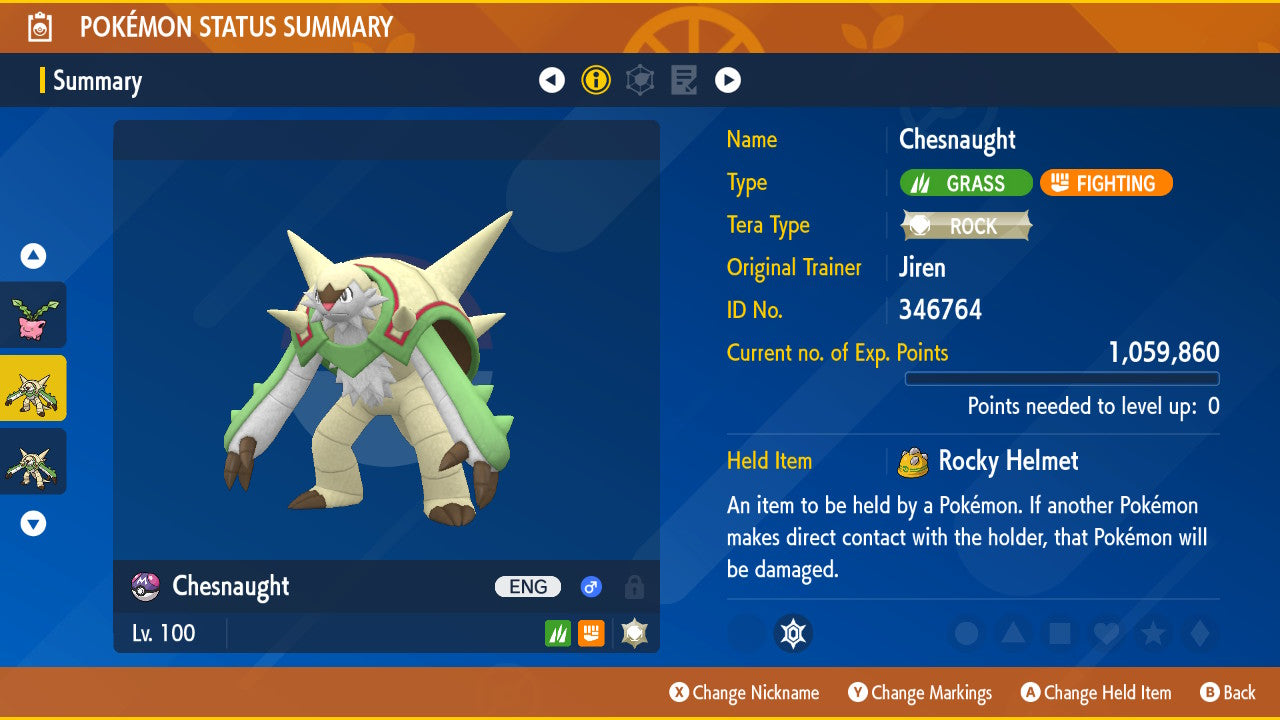Select the yellow info summary tab
Viewport: 1280px width, 720px height.
tap(596, 80)
